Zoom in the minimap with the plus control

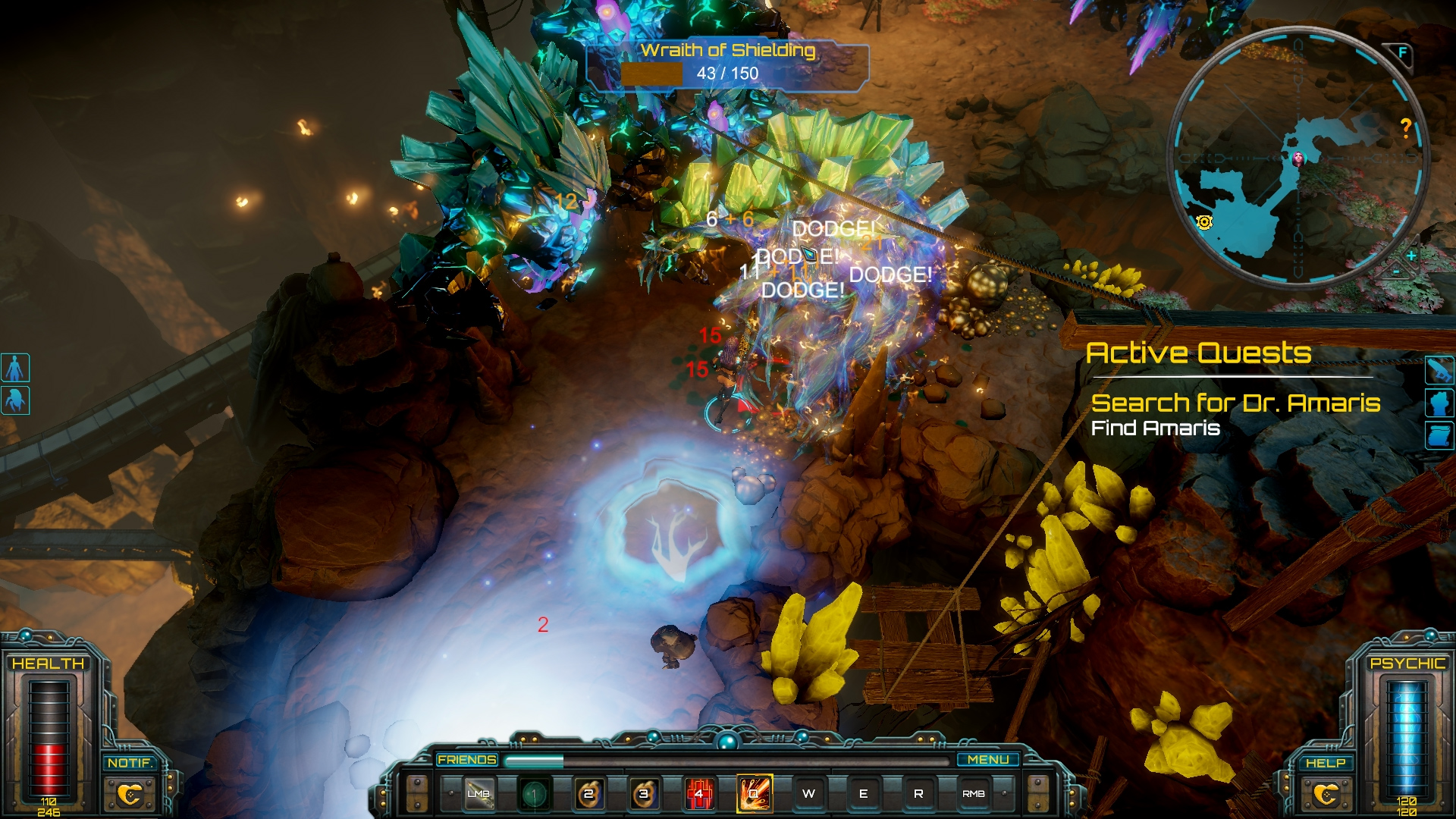(1410, 256)
